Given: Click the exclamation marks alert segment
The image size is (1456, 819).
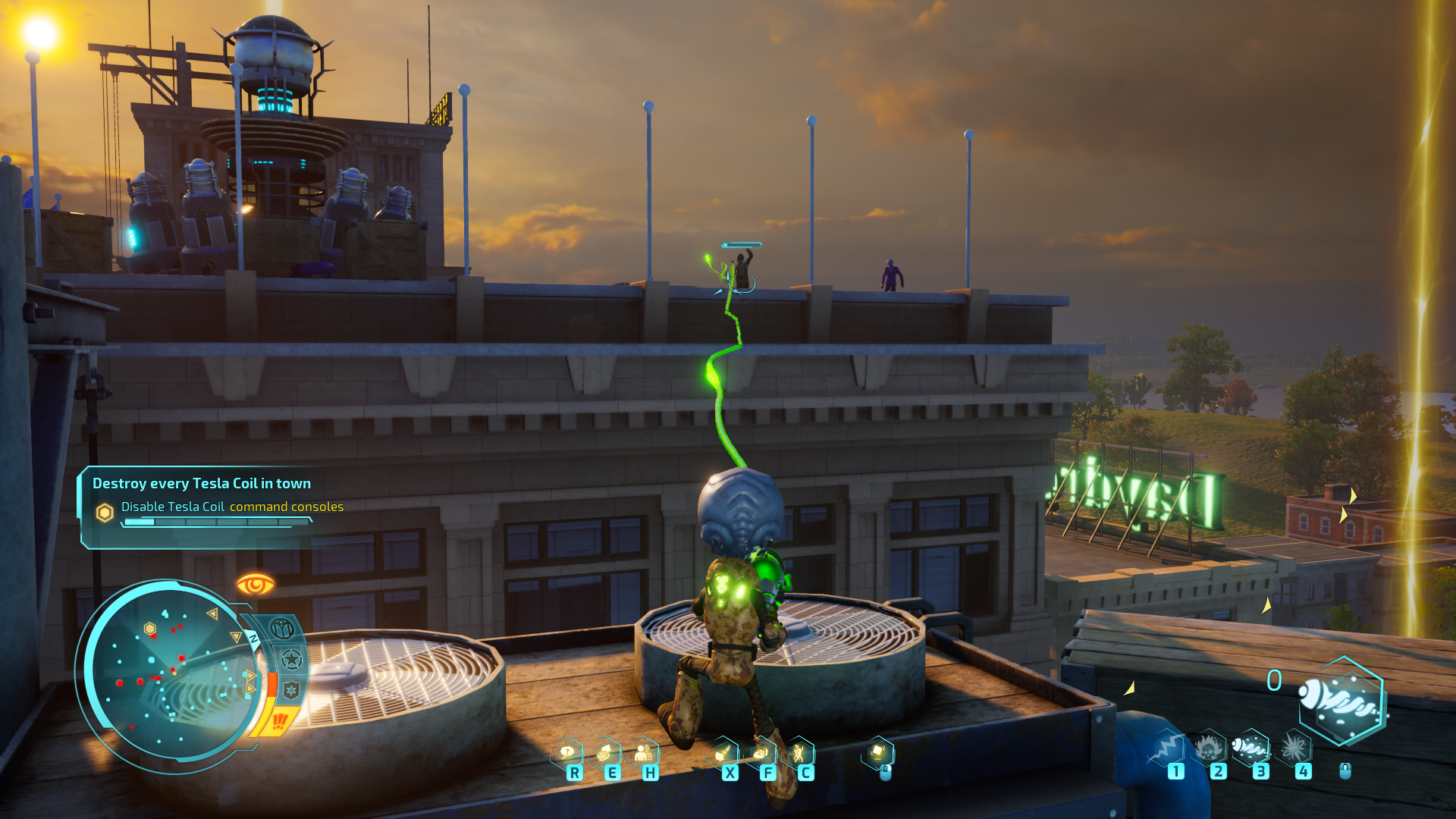Looking at the screenshot, I should [x=280, y=719].
